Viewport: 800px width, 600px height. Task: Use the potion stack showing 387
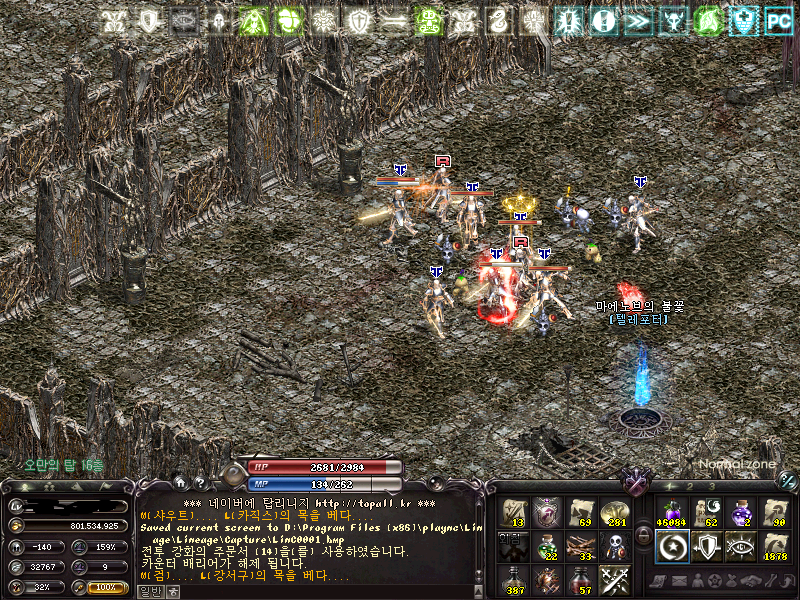click(x=512, y=580)
